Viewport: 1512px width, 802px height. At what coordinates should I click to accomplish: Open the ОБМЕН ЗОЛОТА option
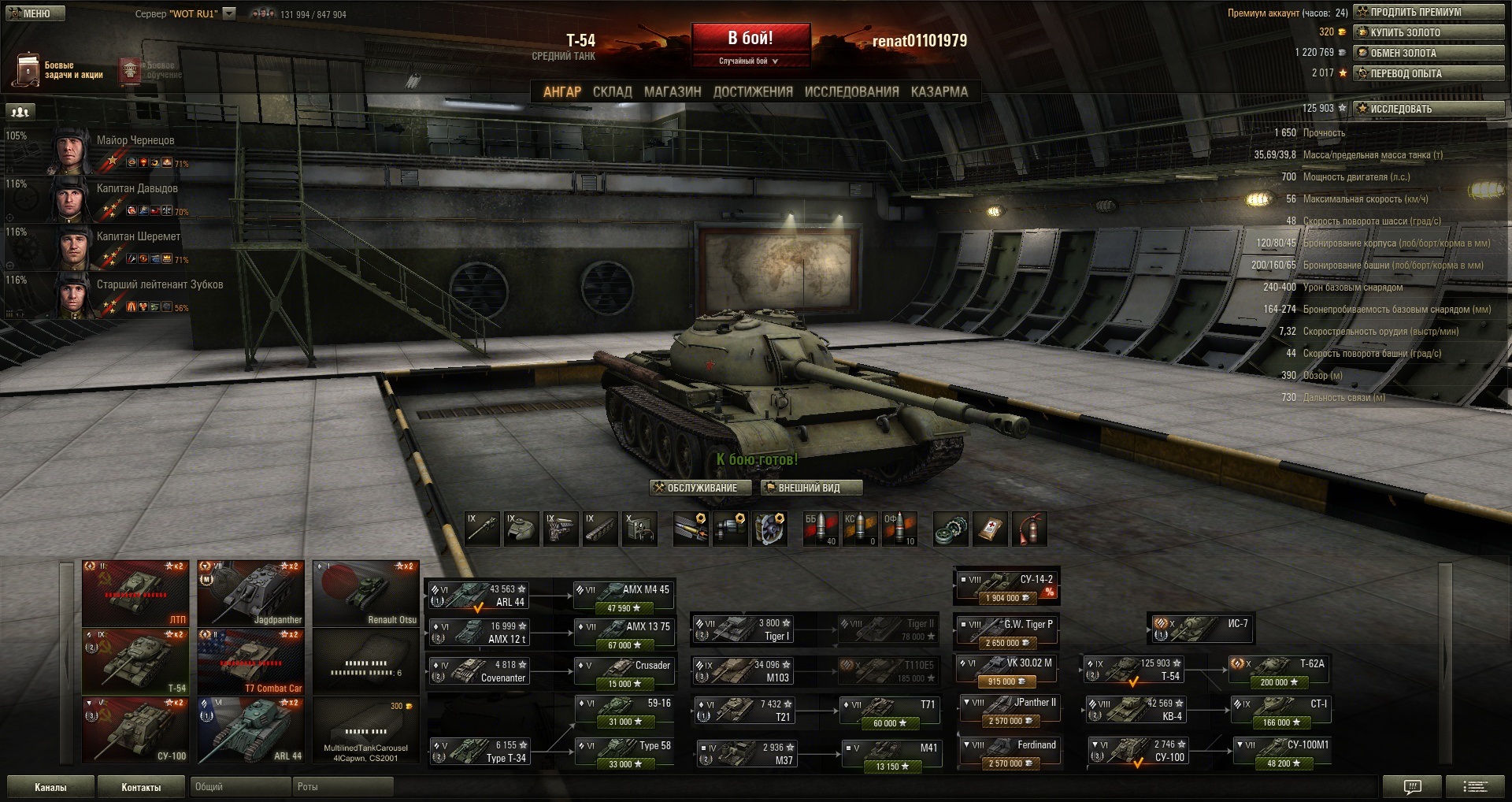click(x=1428, y=53)
